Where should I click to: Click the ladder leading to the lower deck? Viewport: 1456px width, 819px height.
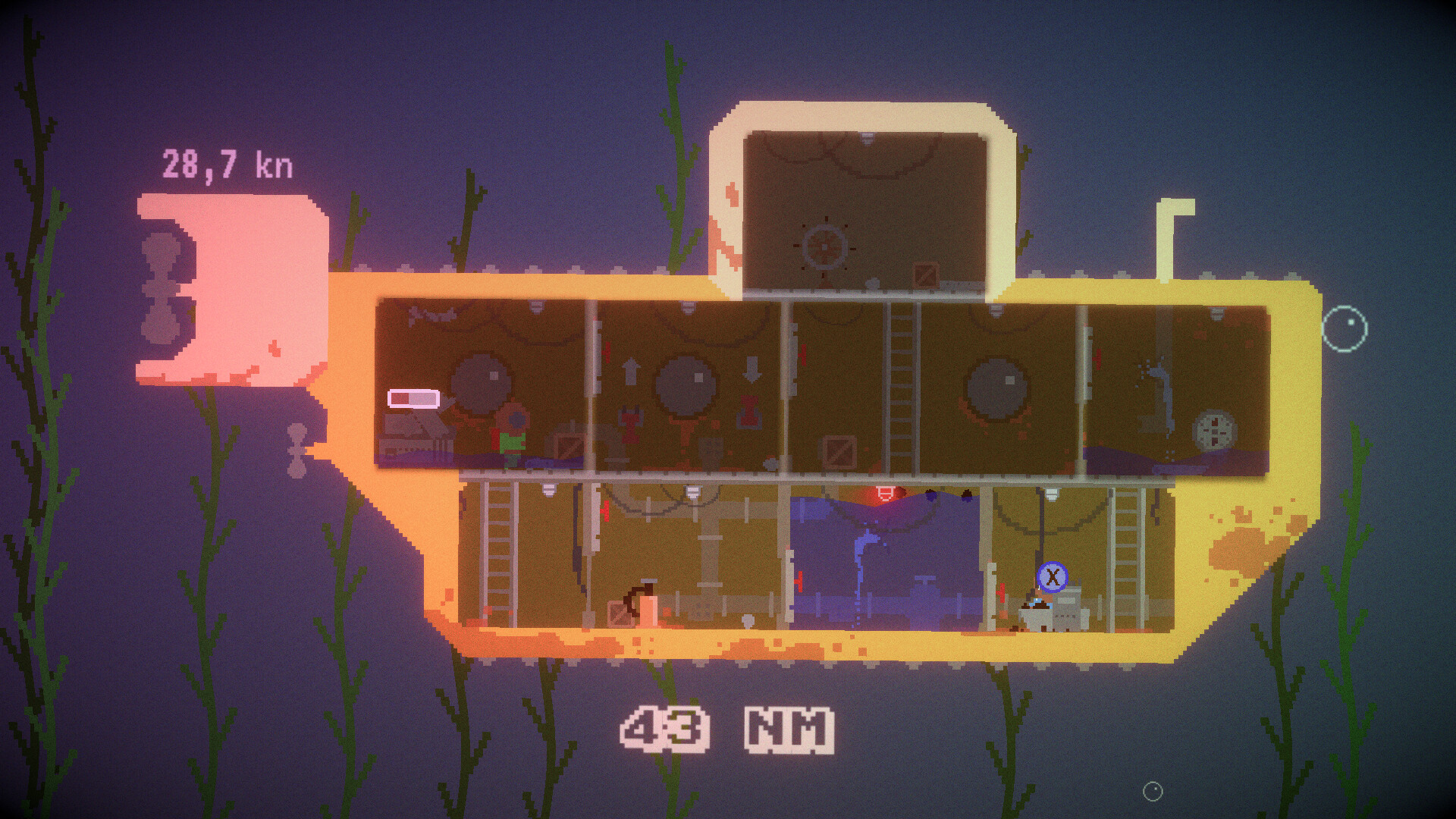click(x=900, y=379)
